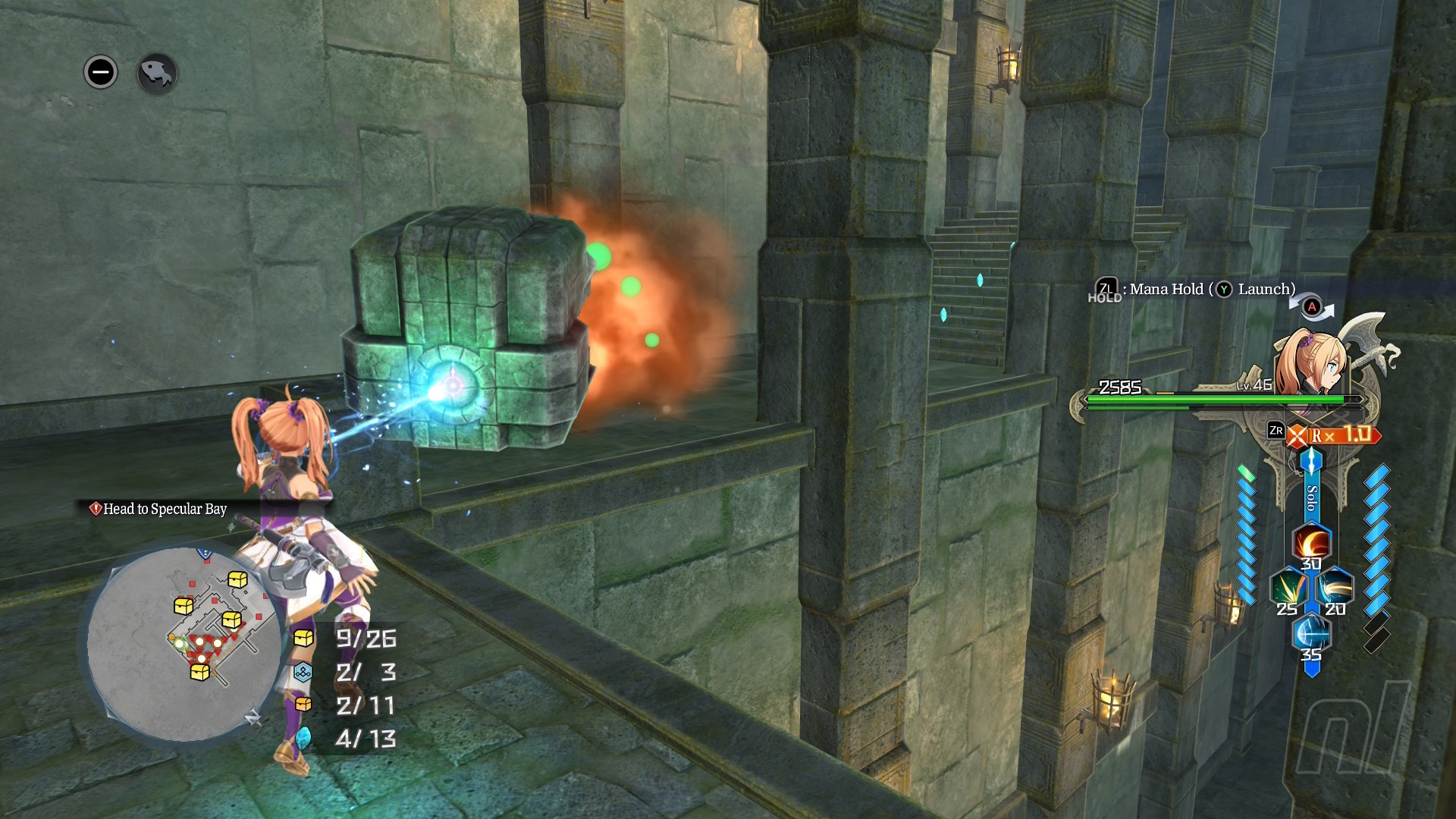Viewport: 1456px width, 819px height.
Task: Select the Solo mode banner
Action: 1311,497
